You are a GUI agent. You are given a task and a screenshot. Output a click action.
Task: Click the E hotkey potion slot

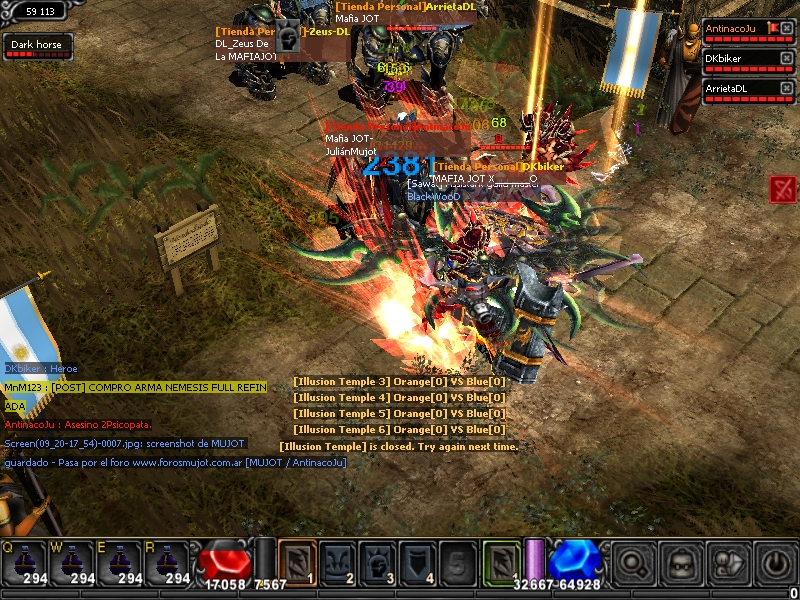(121, 564)
